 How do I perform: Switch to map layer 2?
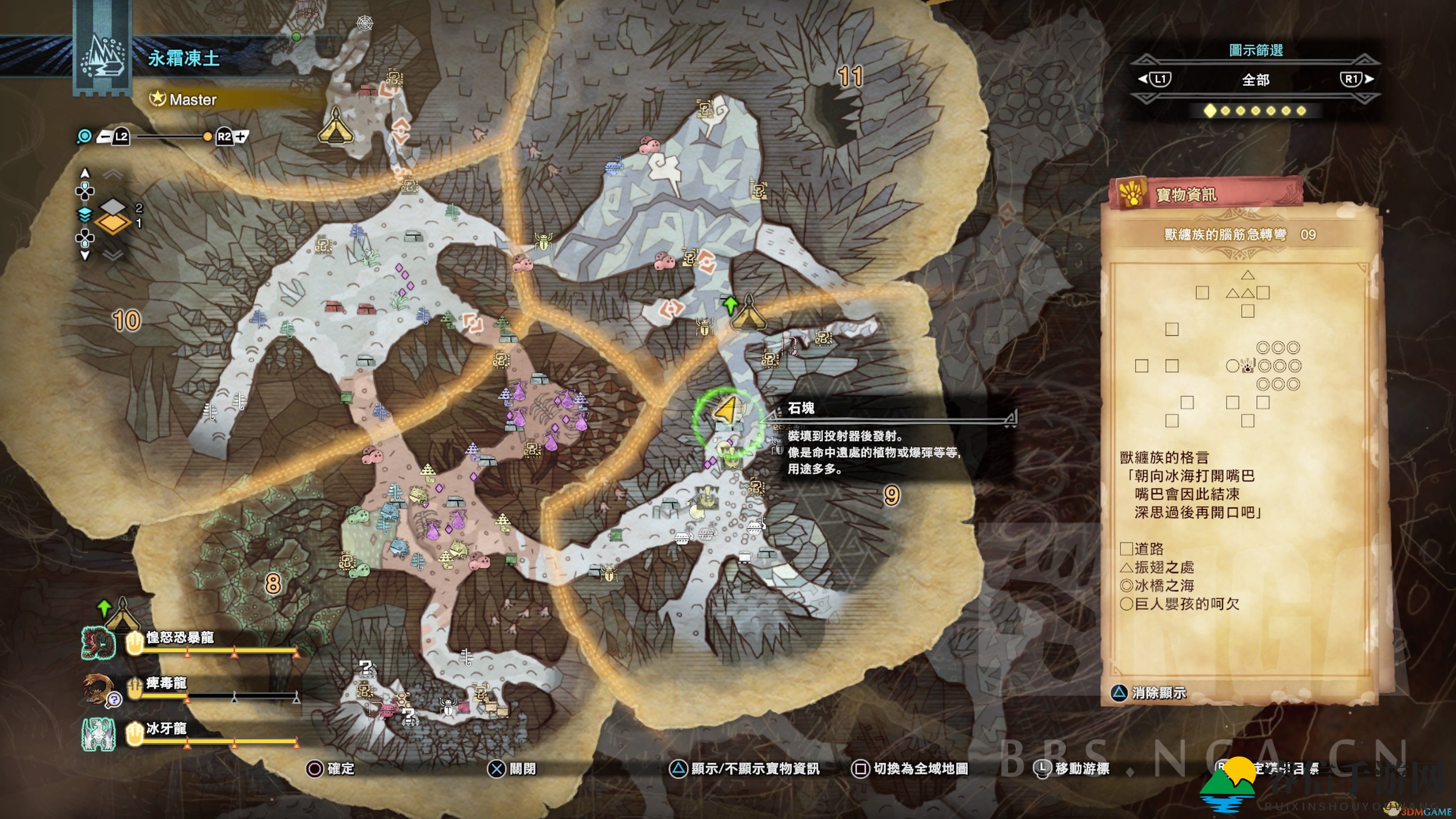point(113,206)
